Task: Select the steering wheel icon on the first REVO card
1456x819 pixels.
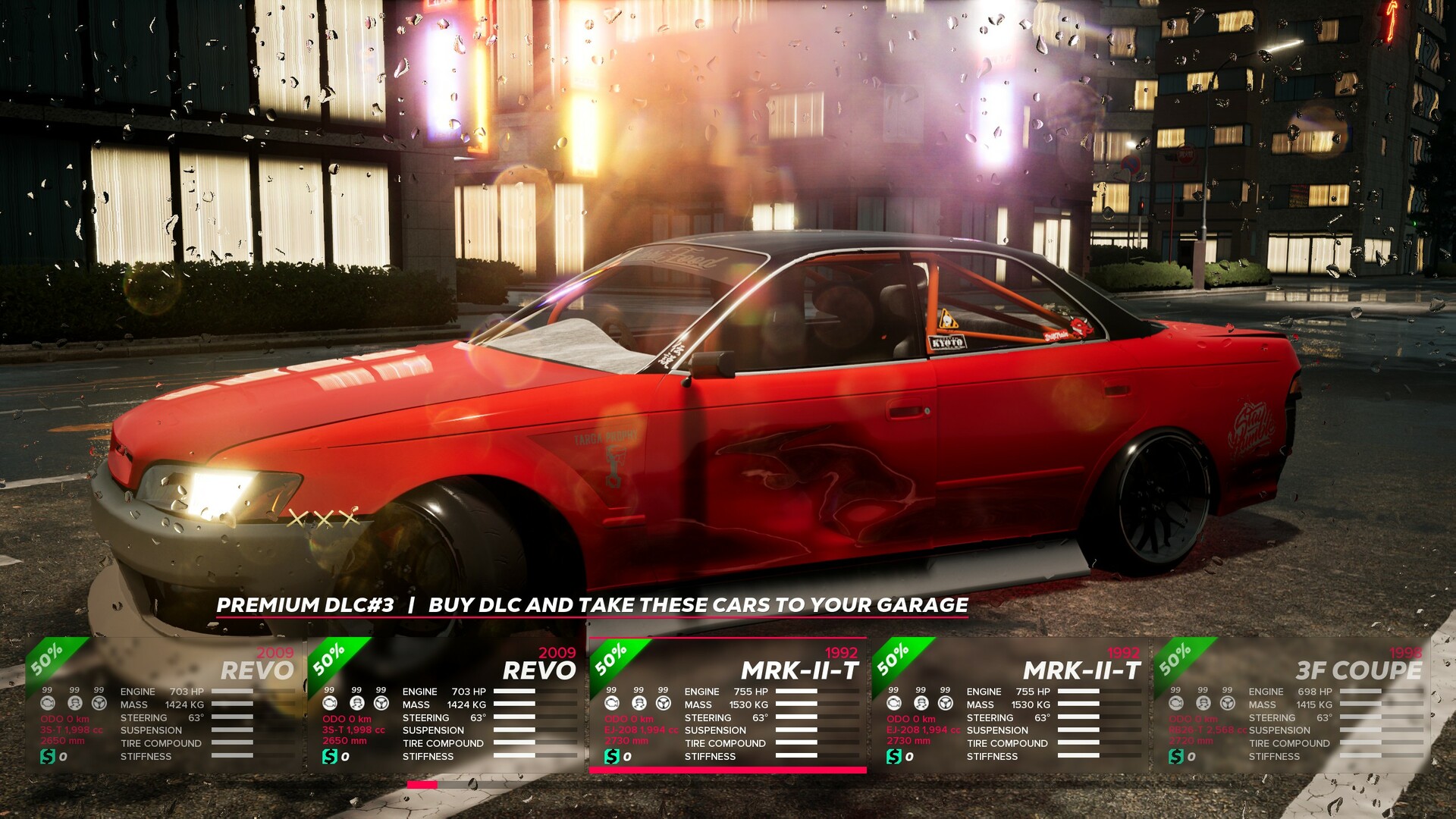Action: click(x=99, y=704)
